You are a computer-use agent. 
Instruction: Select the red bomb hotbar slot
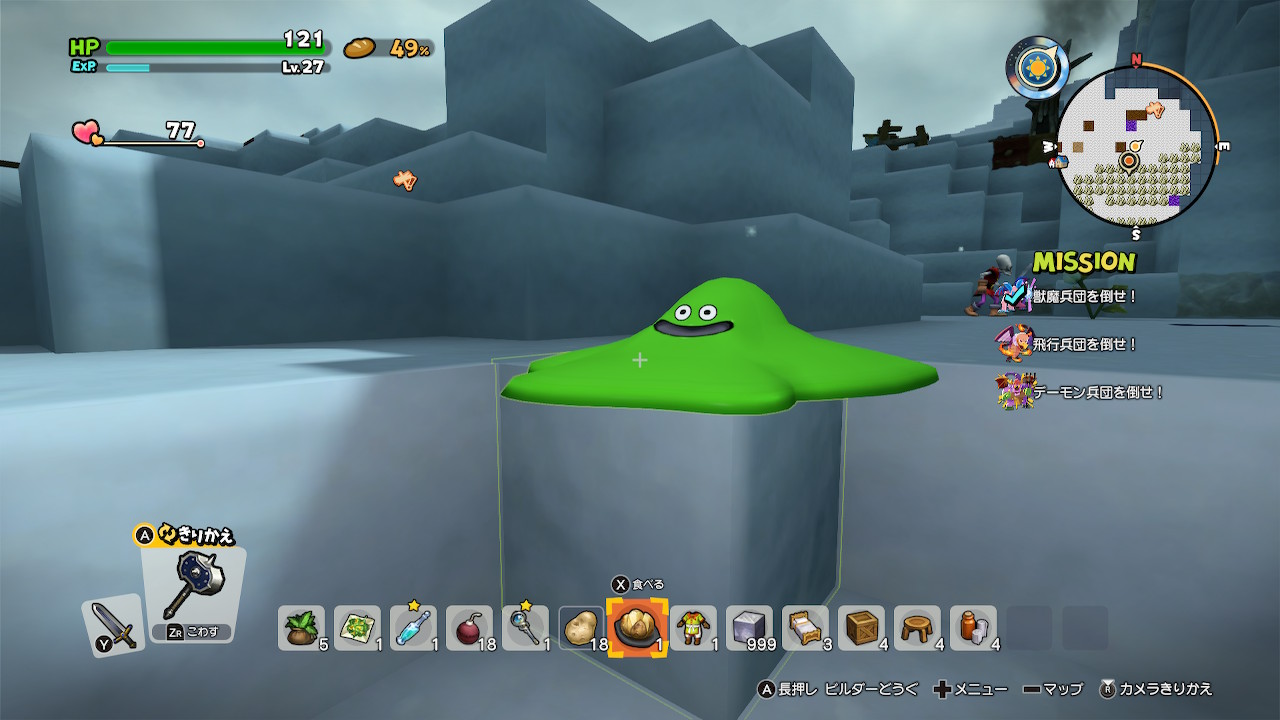[469, 628]
